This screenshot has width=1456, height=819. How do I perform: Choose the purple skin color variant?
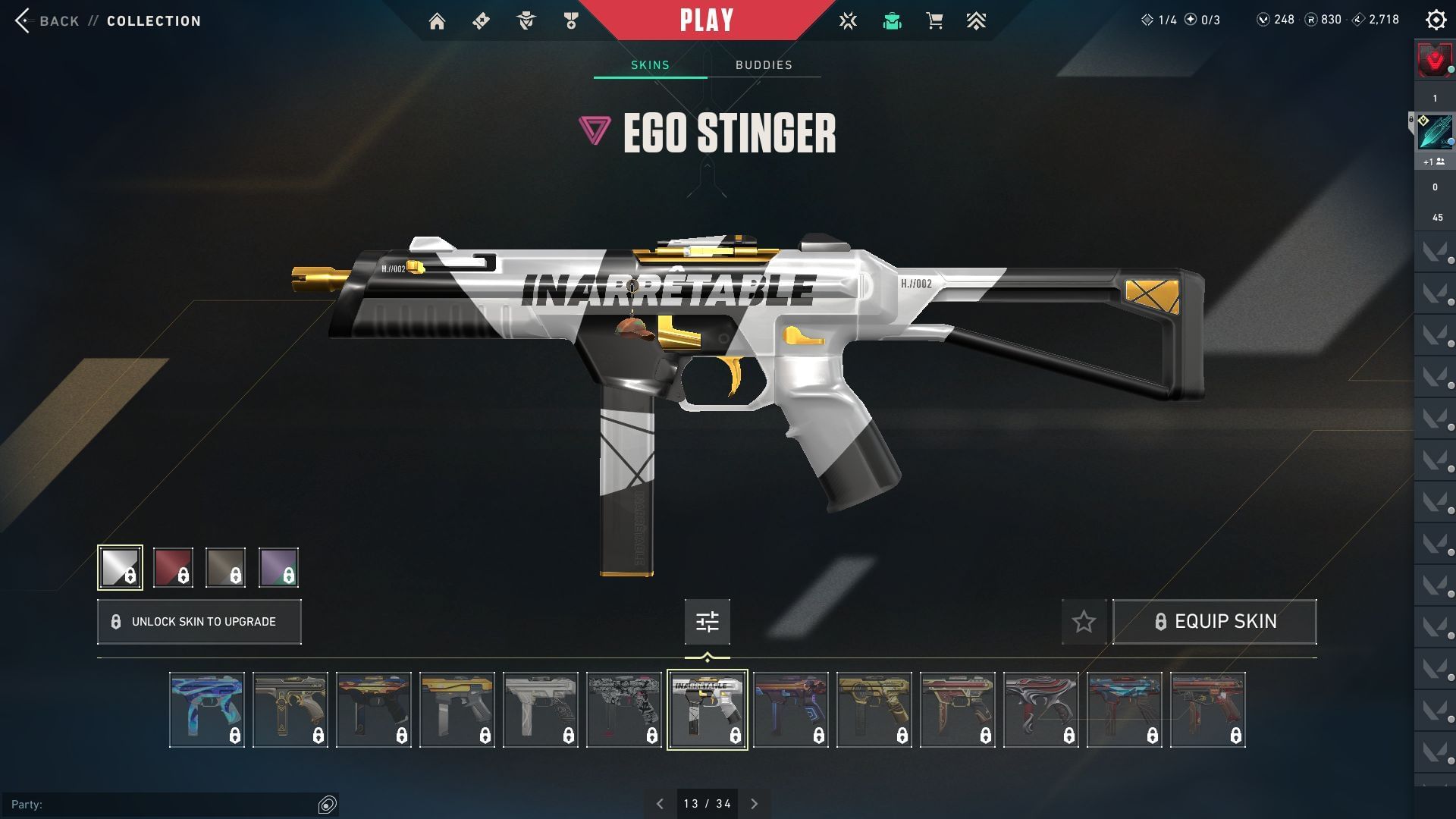click(x=278, y=567)
